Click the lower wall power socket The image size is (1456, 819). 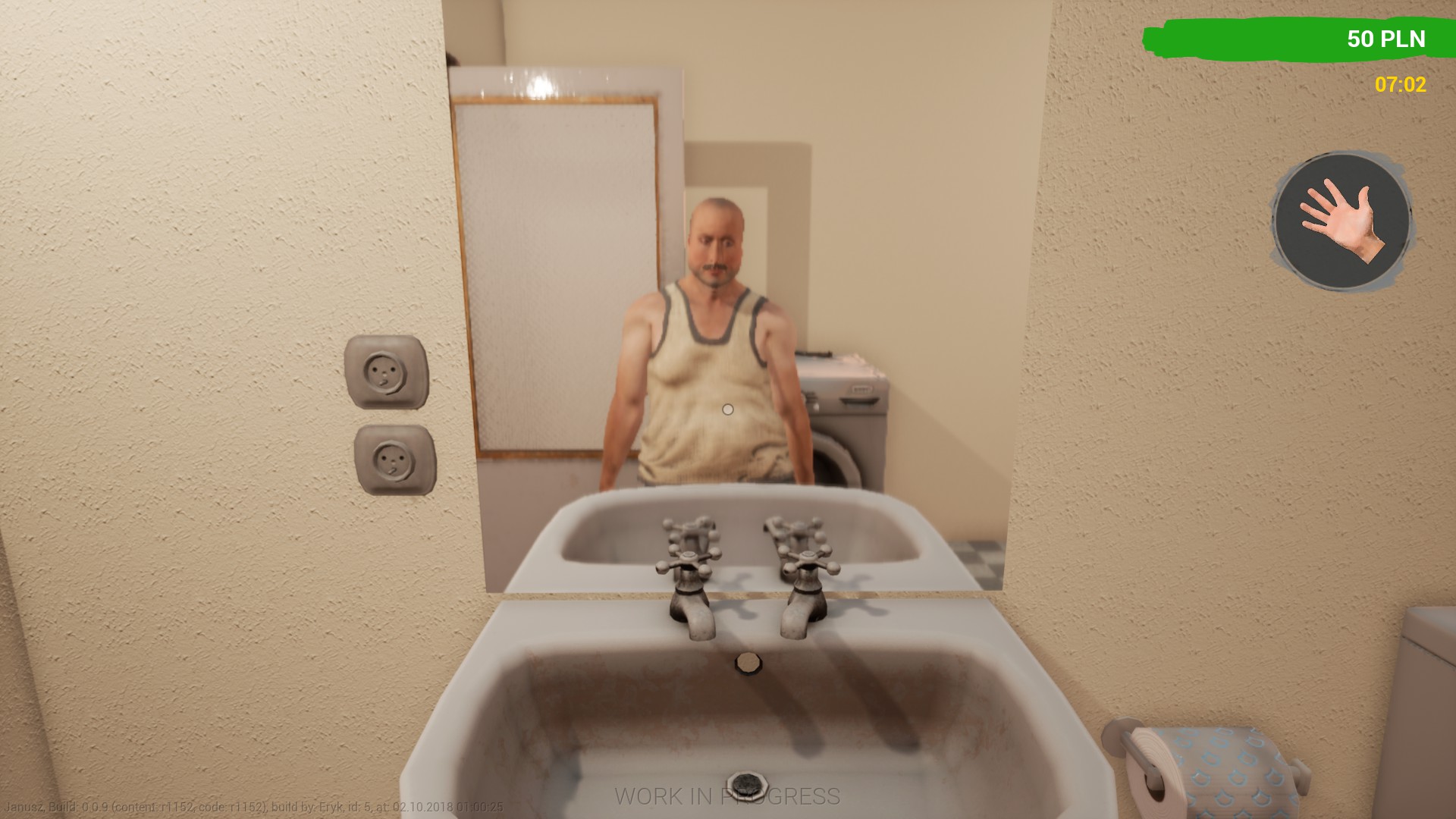point(394,461)
